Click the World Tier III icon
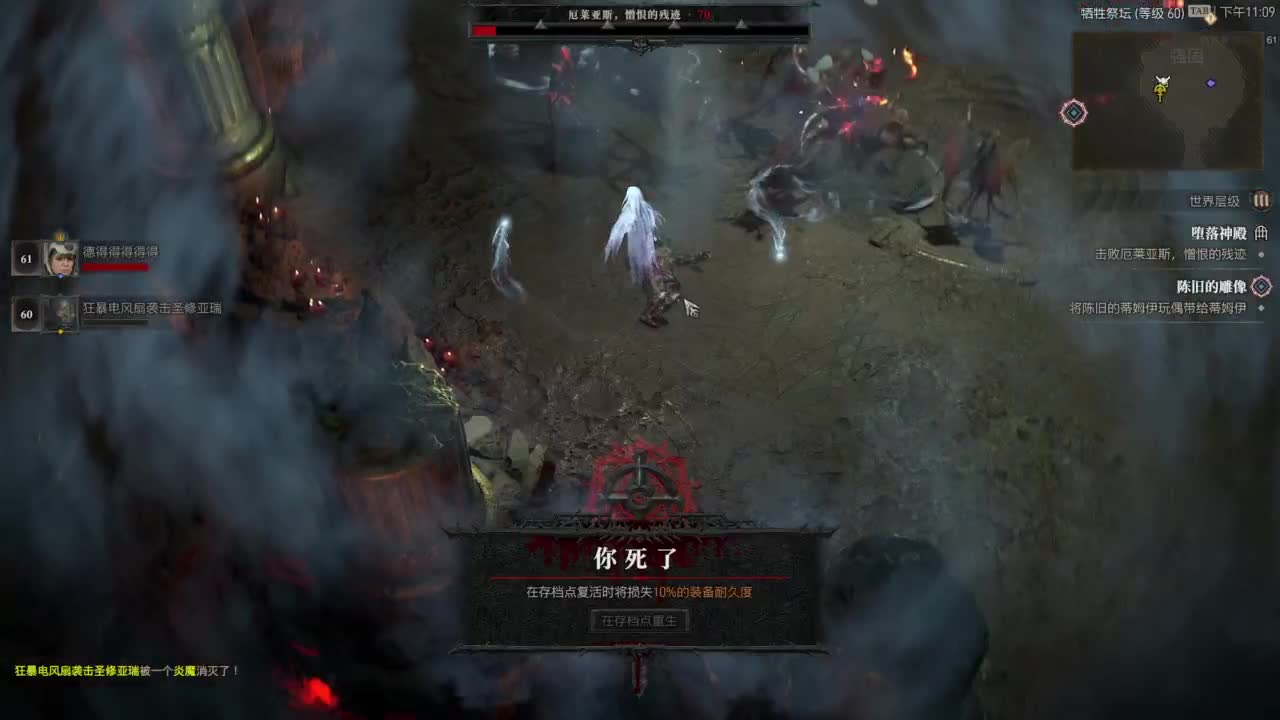 pos(1259,200)
